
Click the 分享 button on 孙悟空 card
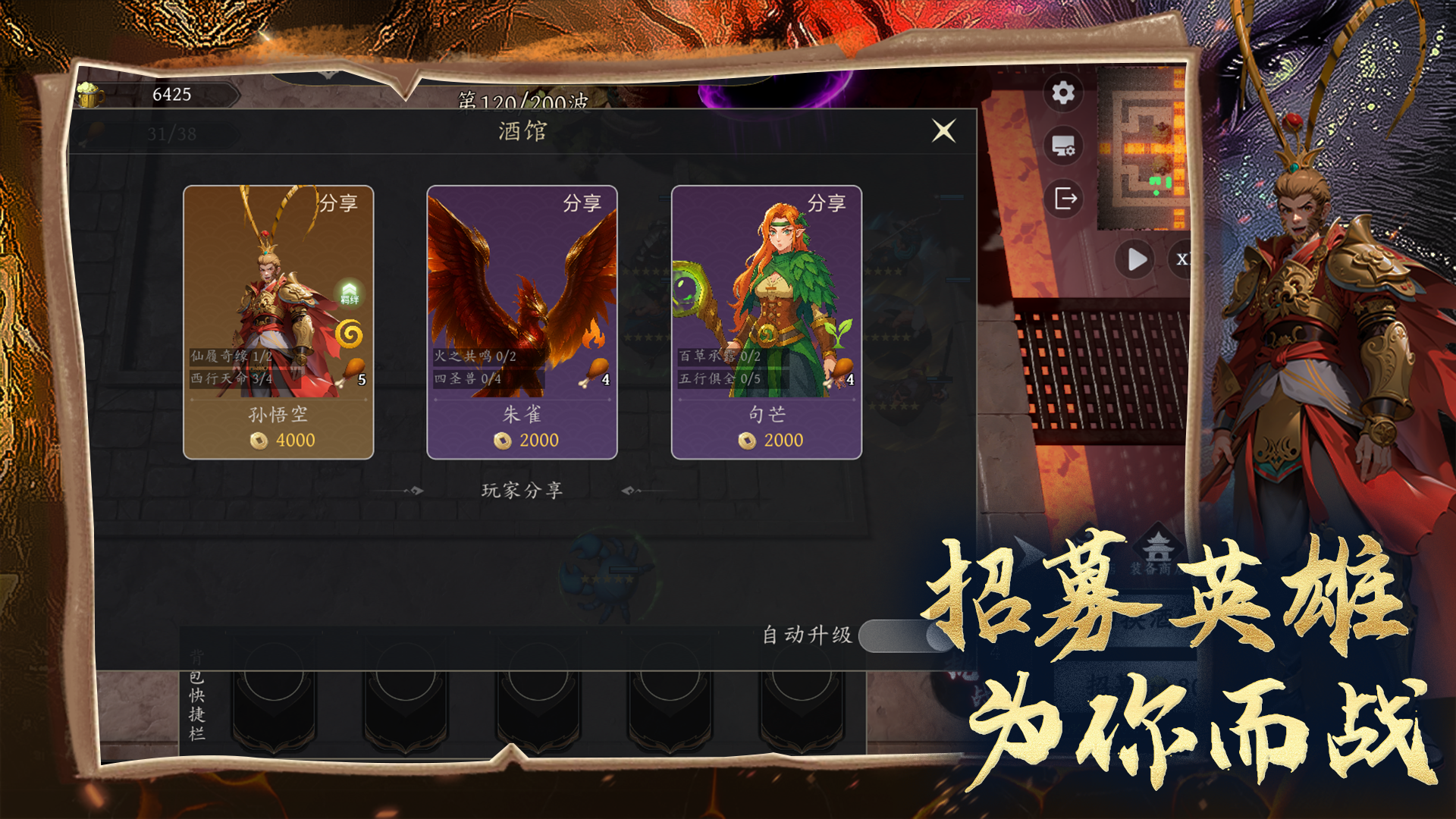click(339, 203)
